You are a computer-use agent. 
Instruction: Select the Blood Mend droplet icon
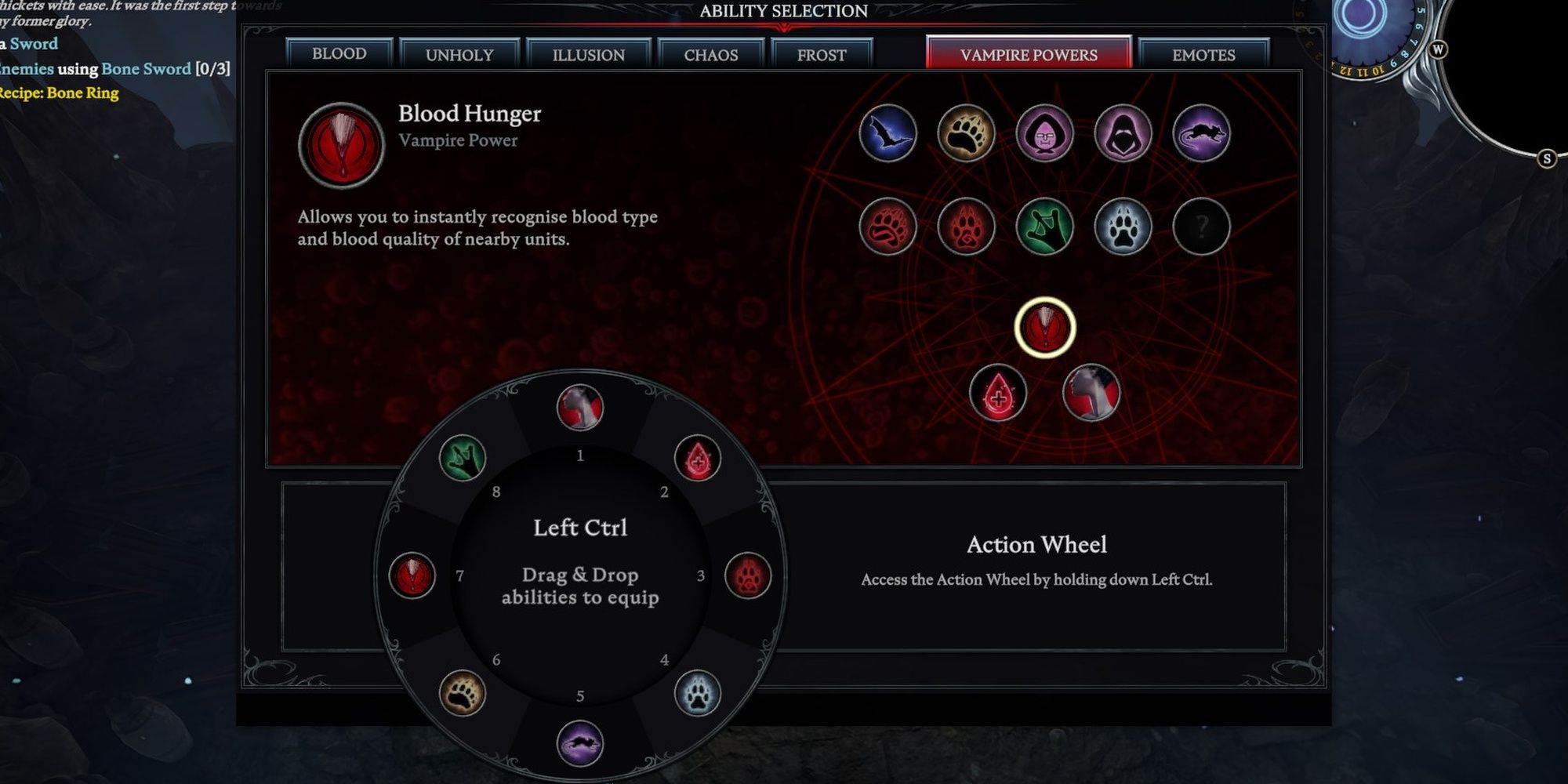point(997,394)
